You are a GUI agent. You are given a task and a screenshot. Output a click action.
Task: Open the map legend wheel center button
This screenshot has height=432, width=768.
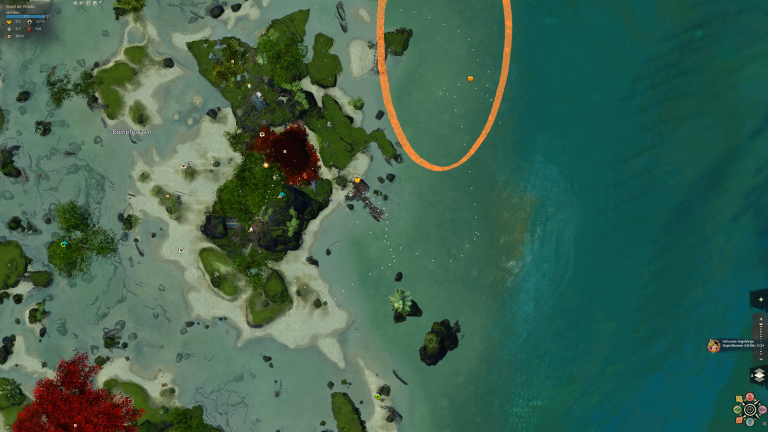click(749, 409)
